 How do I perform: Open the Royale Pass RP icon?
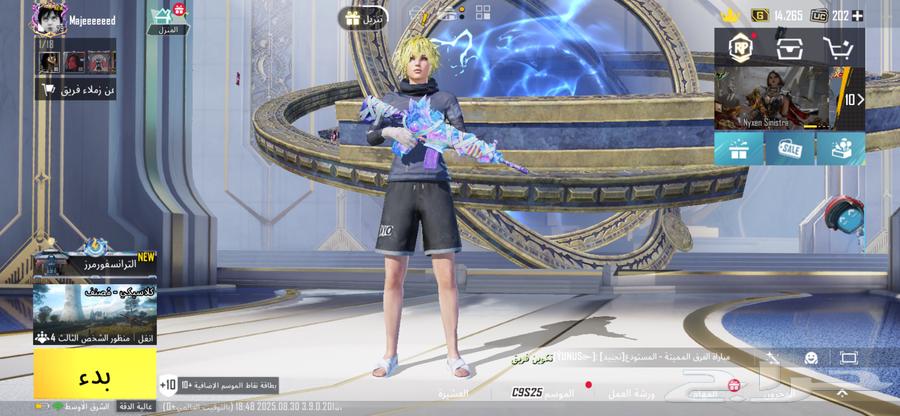738,47
